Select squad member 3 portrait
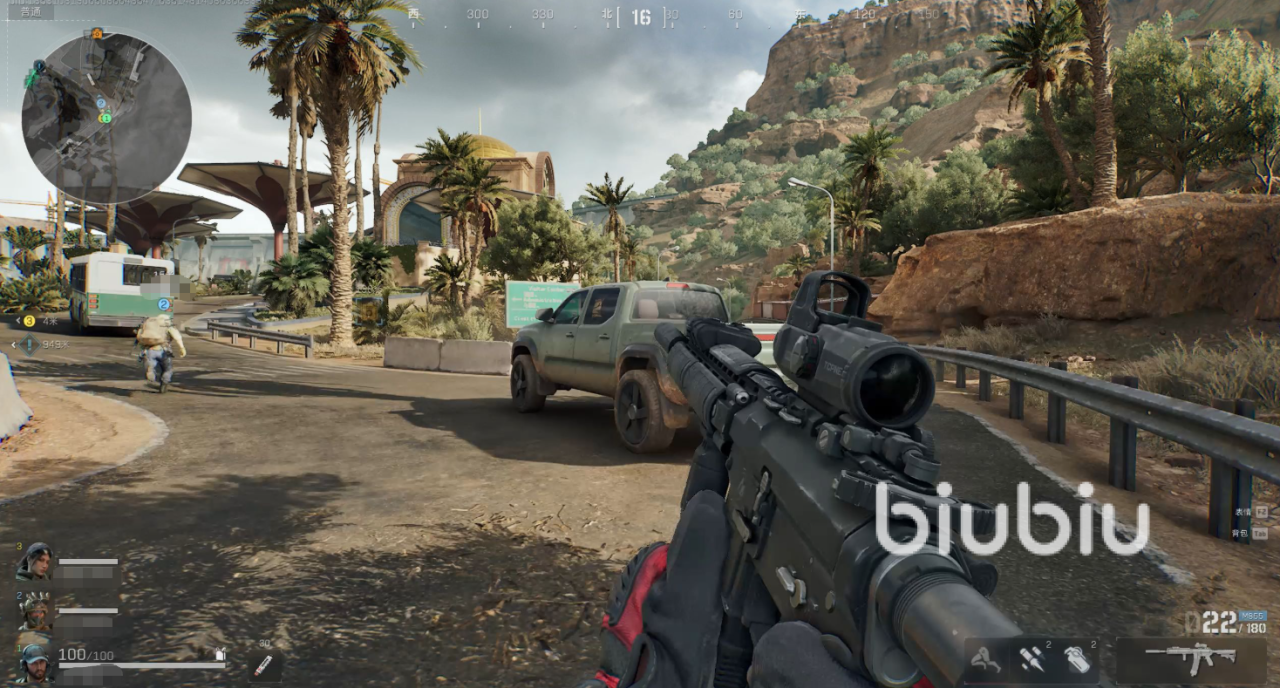Viewport: 1280px width, 688px height. (x=35, y=562)
